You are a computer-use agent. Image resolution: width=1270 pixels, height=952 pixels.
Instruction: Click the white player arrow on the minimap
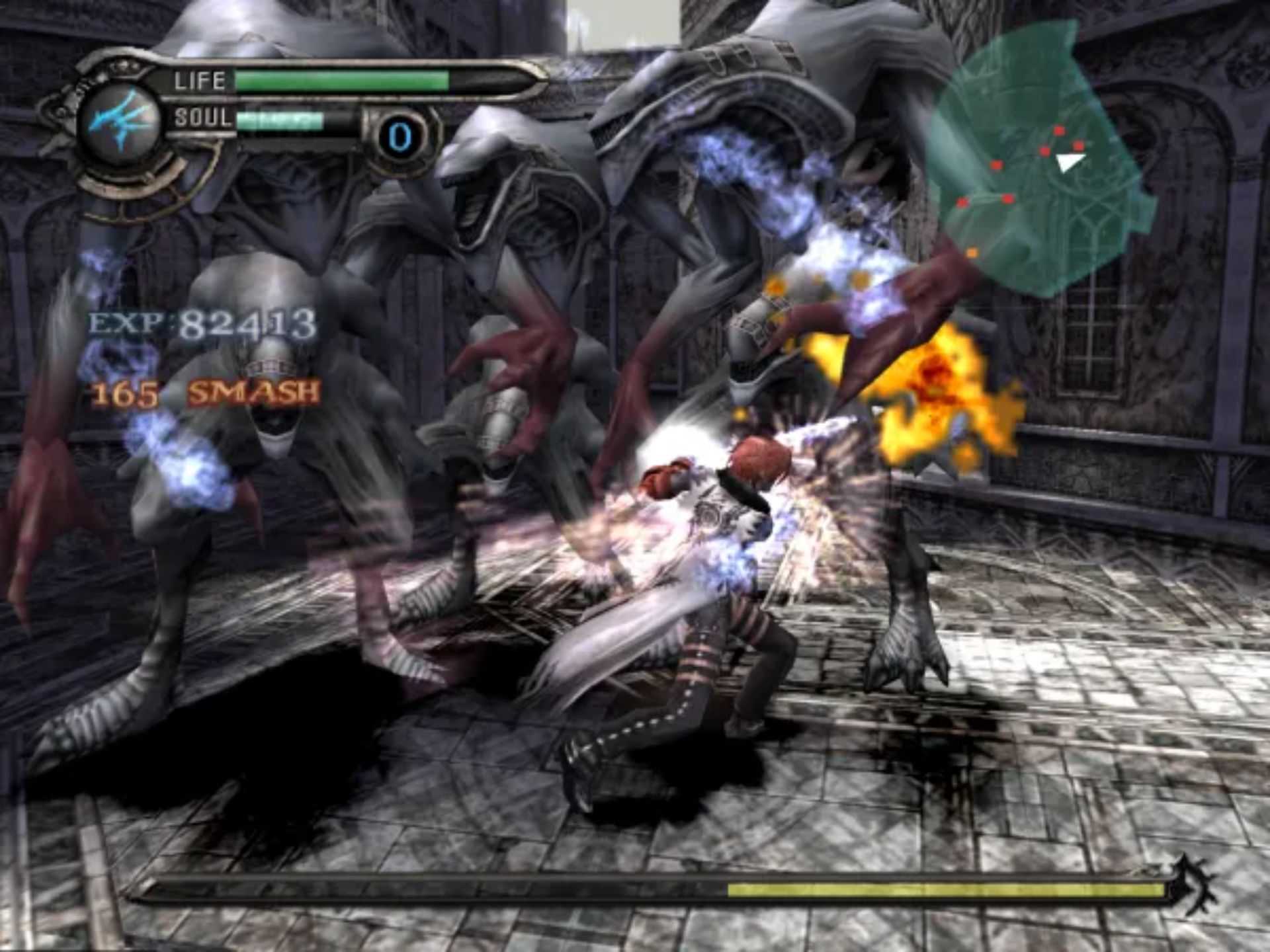click(x=1069, y=161)
